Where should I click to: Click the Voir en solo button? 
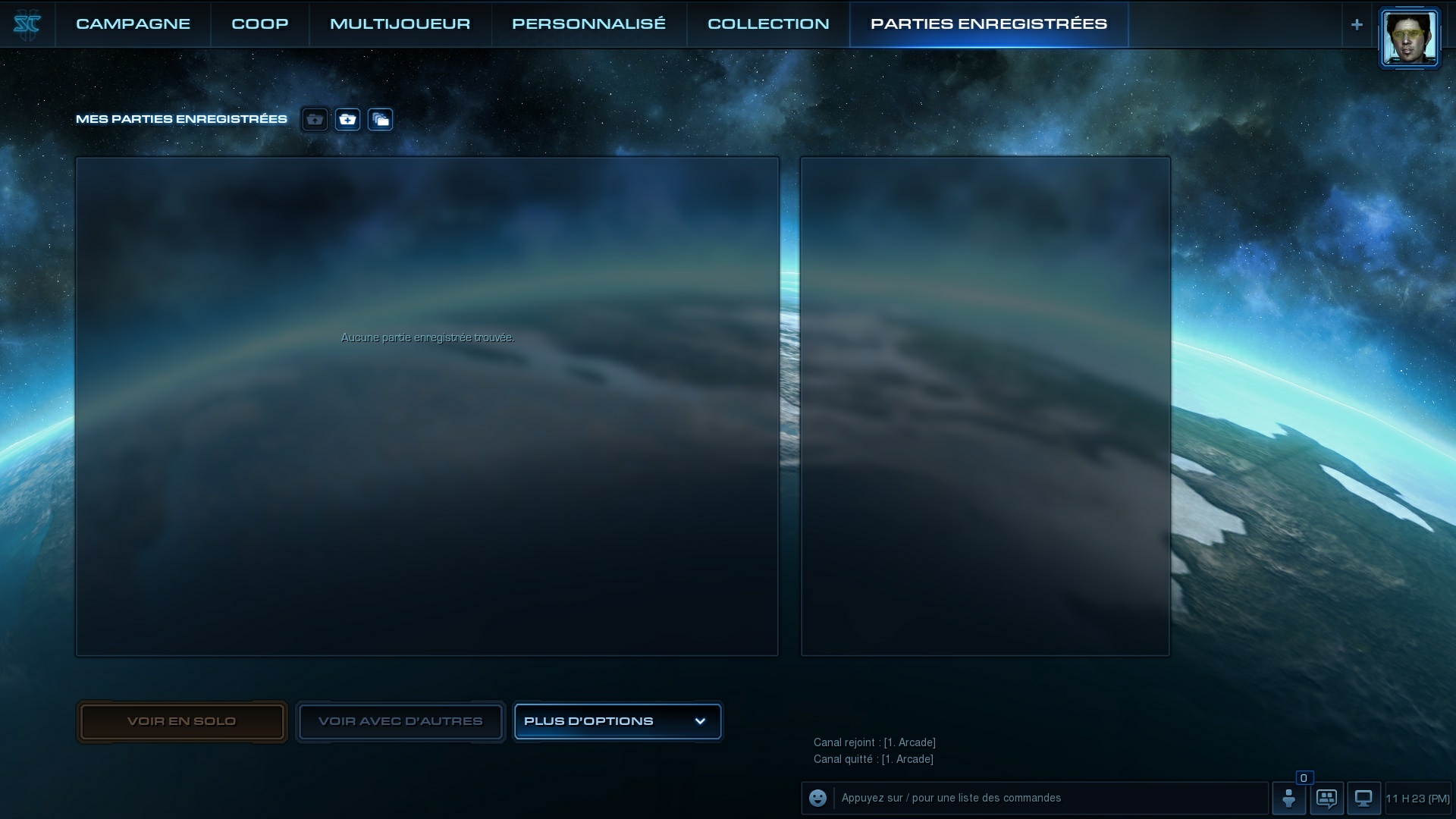point(181,721)
